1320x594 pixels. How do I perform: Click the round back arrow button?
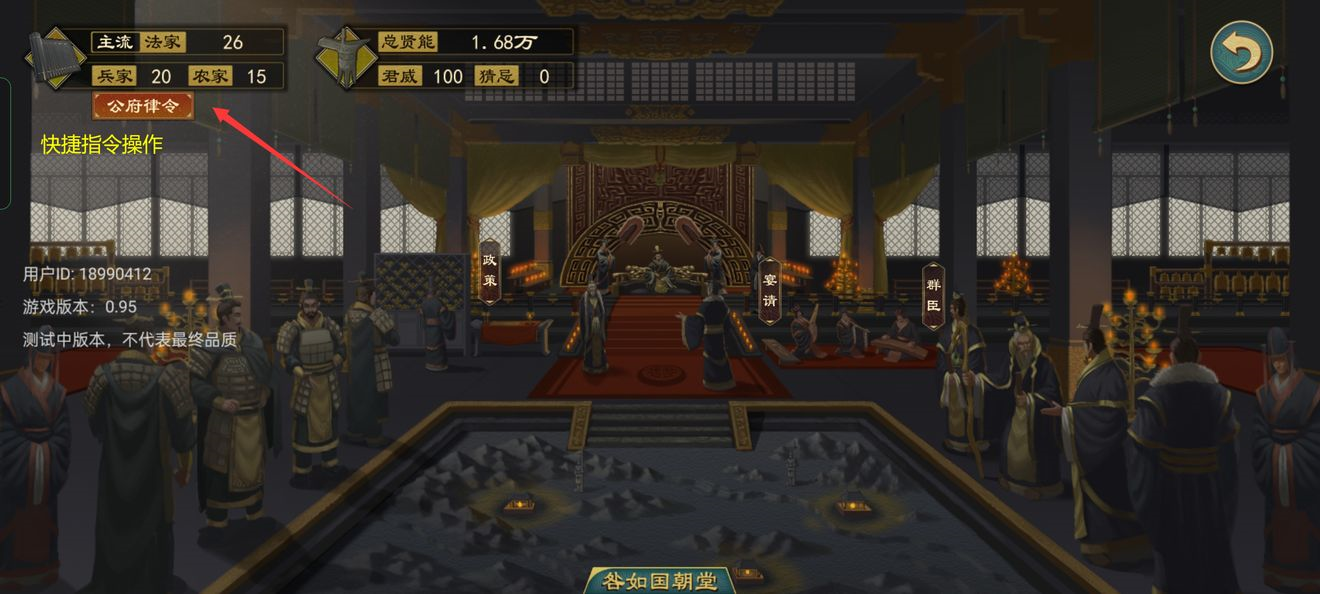[1241, 52]
